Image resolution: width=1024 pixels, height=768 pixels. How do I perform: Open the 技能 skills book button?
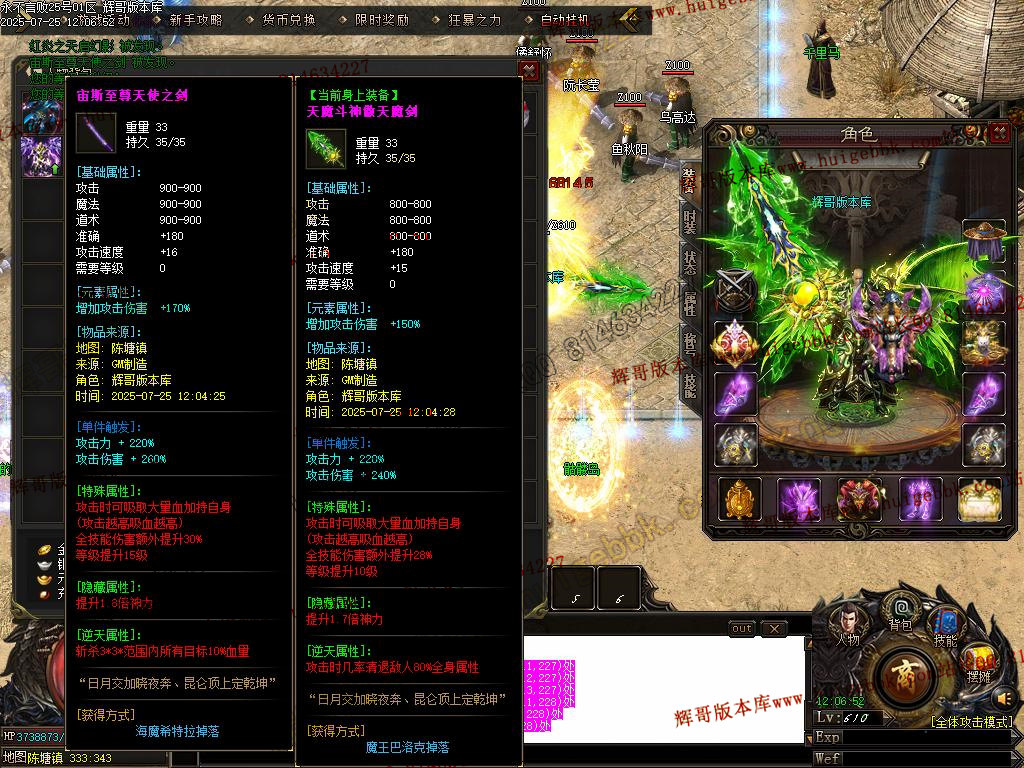pyautogui.click(x=944, y=623)
